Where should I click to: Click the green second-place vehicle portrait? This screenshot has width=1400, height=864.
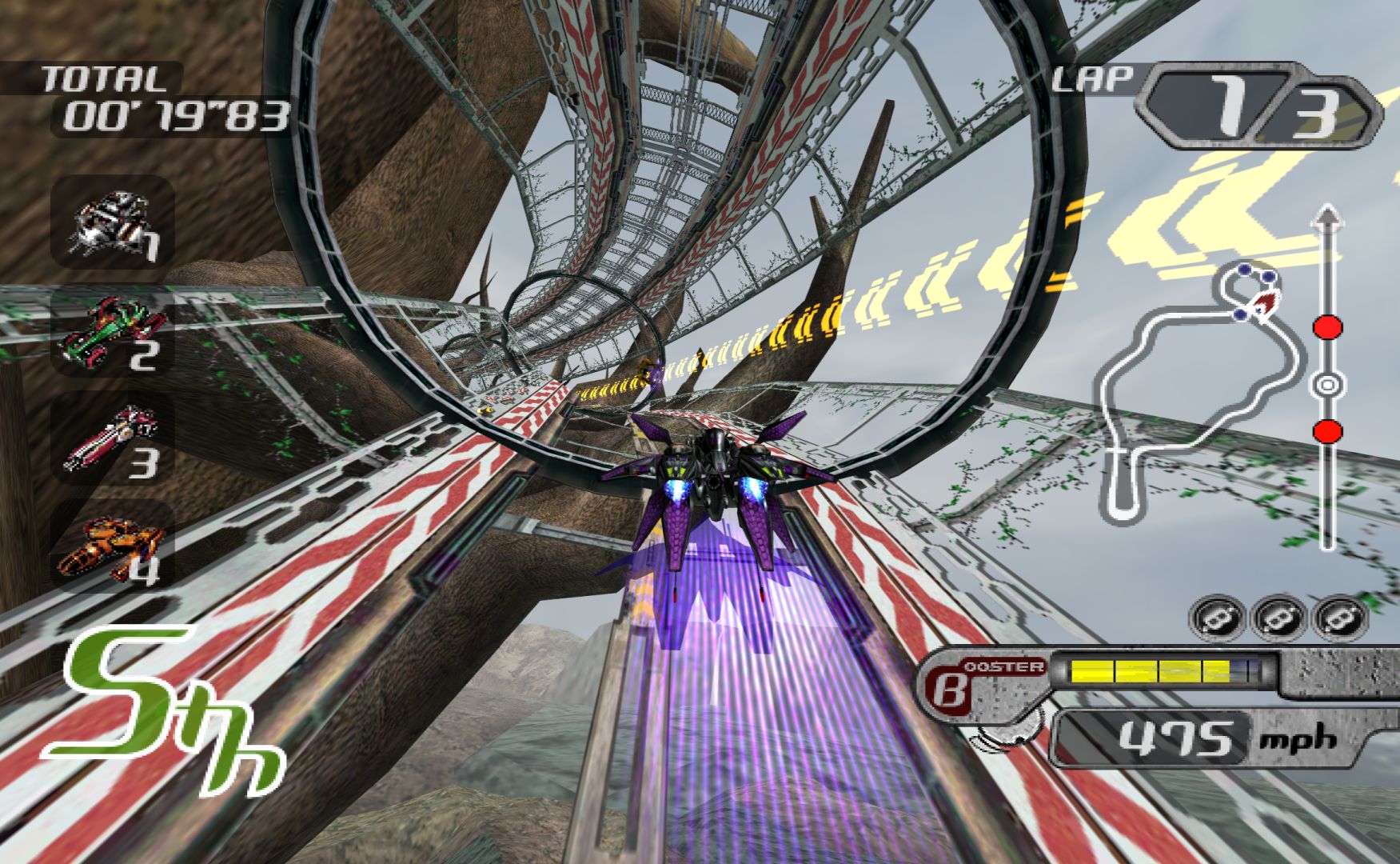pos(112,332)
